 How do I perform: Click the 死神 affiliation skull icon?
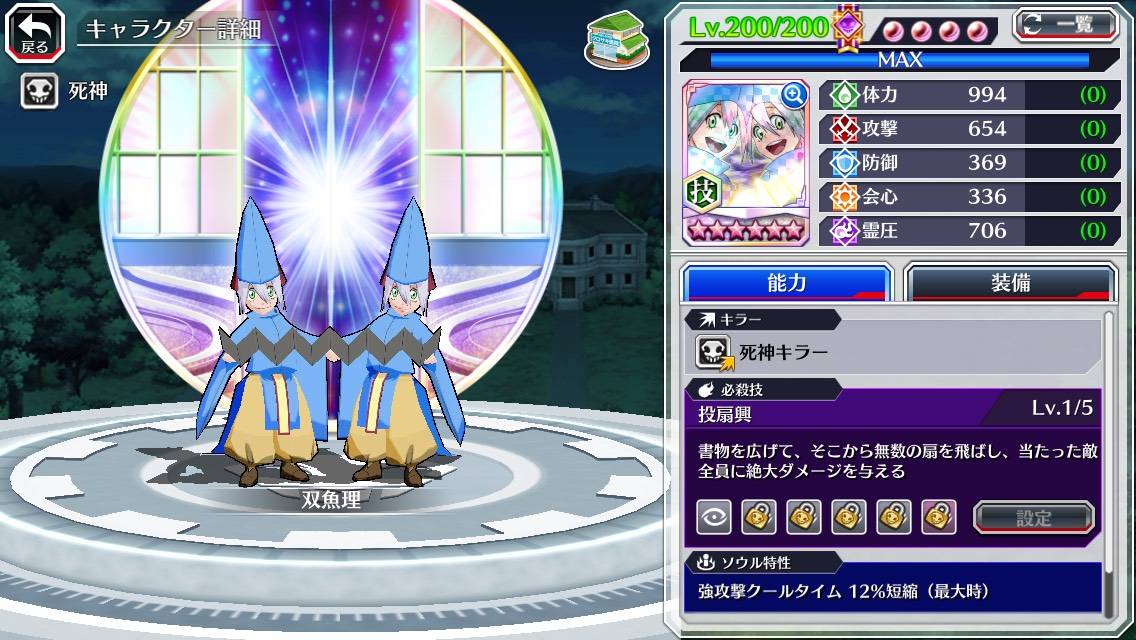(x=39, y=92)
